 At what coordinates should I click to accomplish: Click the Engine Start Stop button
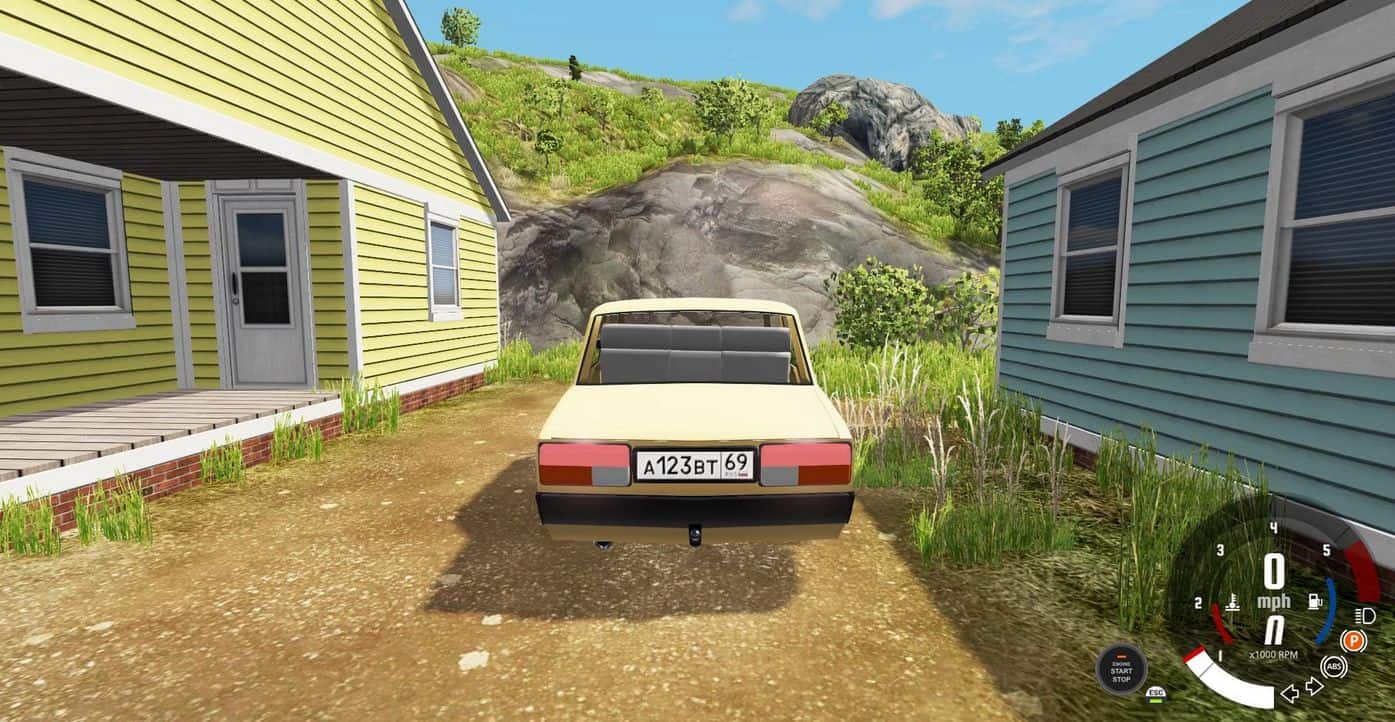[1121, 669]
